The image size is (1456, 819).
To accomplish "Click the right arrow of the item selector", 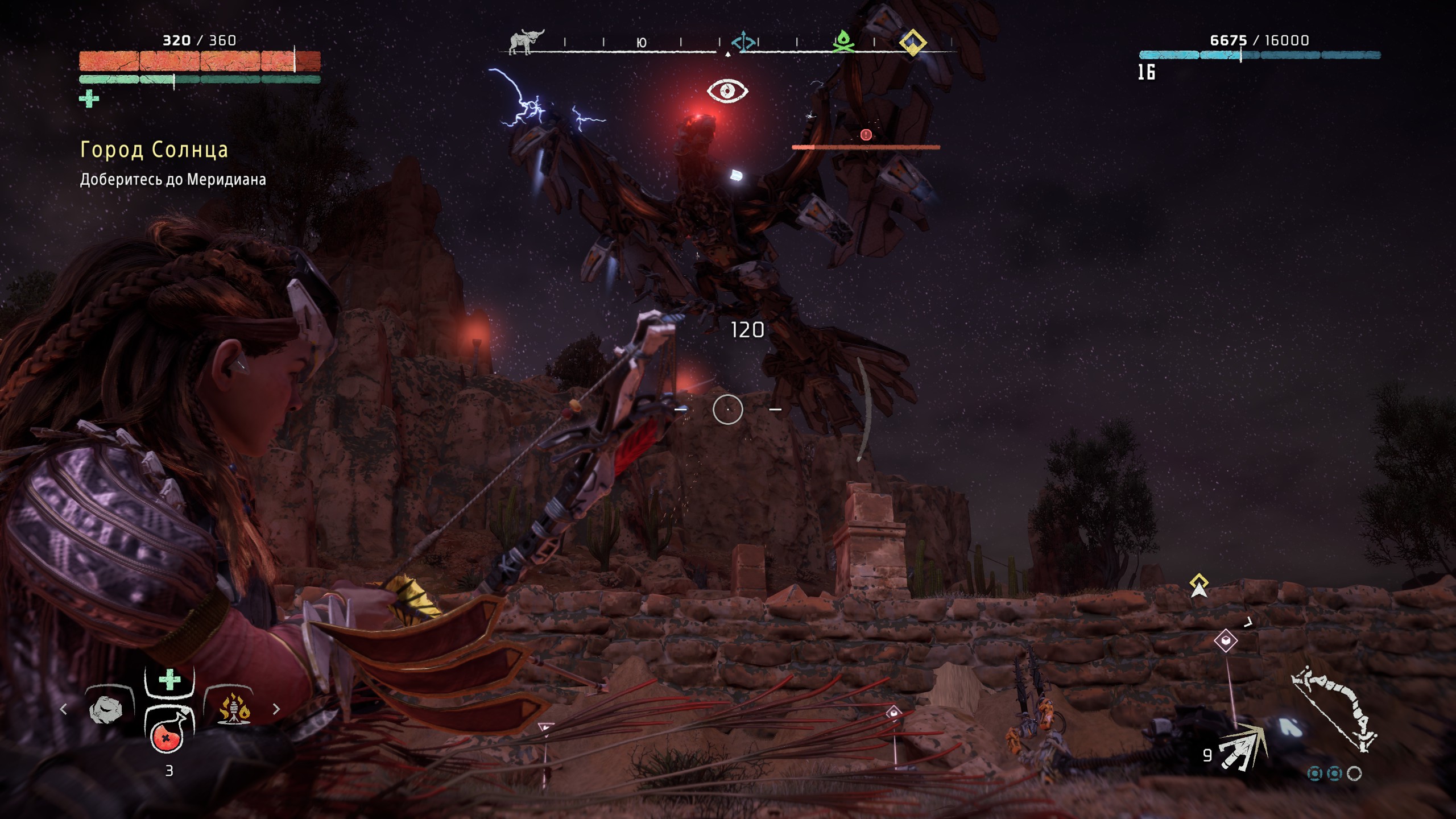I will pyautogui.click(x=276, y=709).
